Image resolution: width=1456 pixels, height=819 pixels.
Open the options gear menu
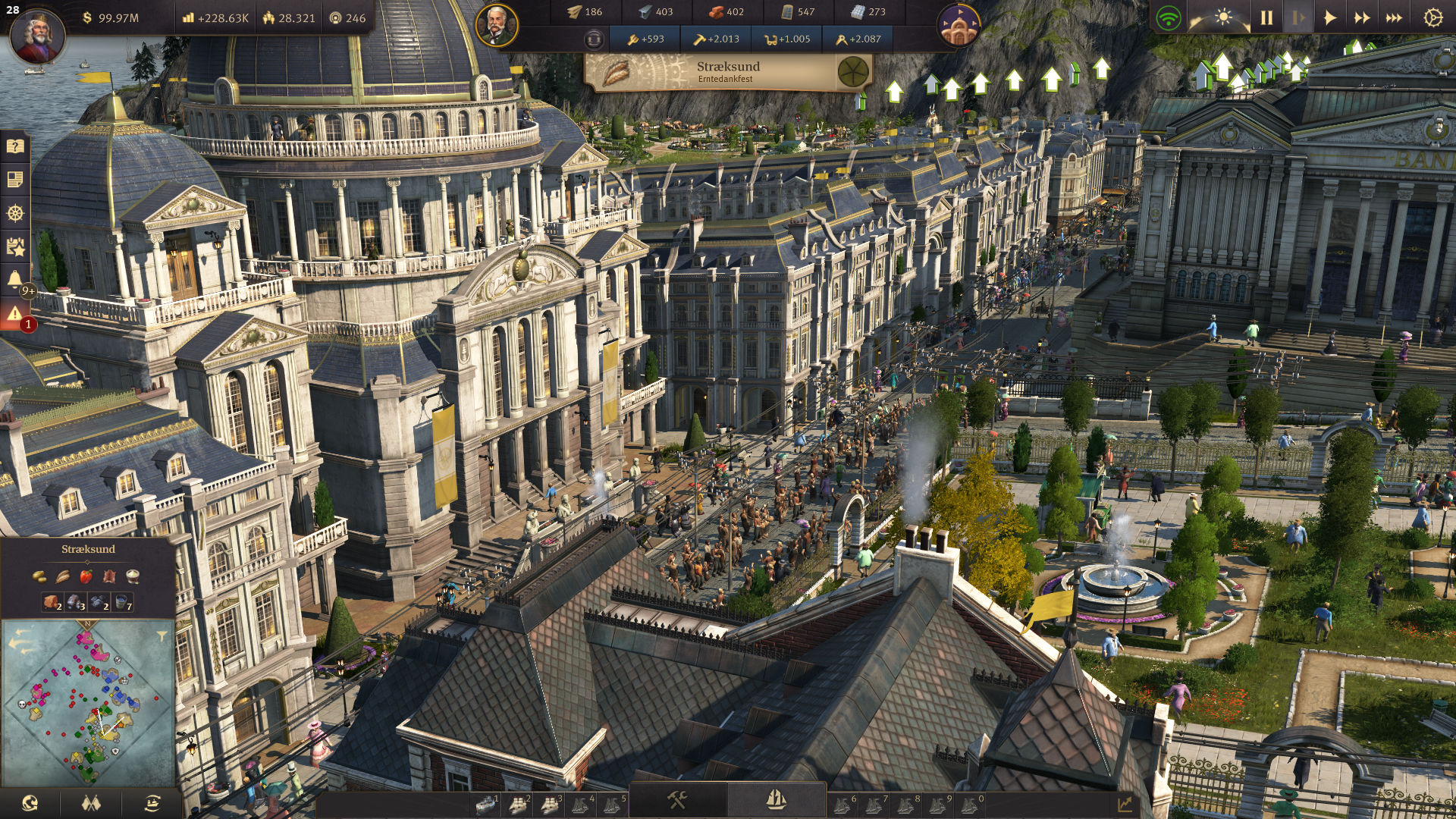click(x=1432, y=17)
